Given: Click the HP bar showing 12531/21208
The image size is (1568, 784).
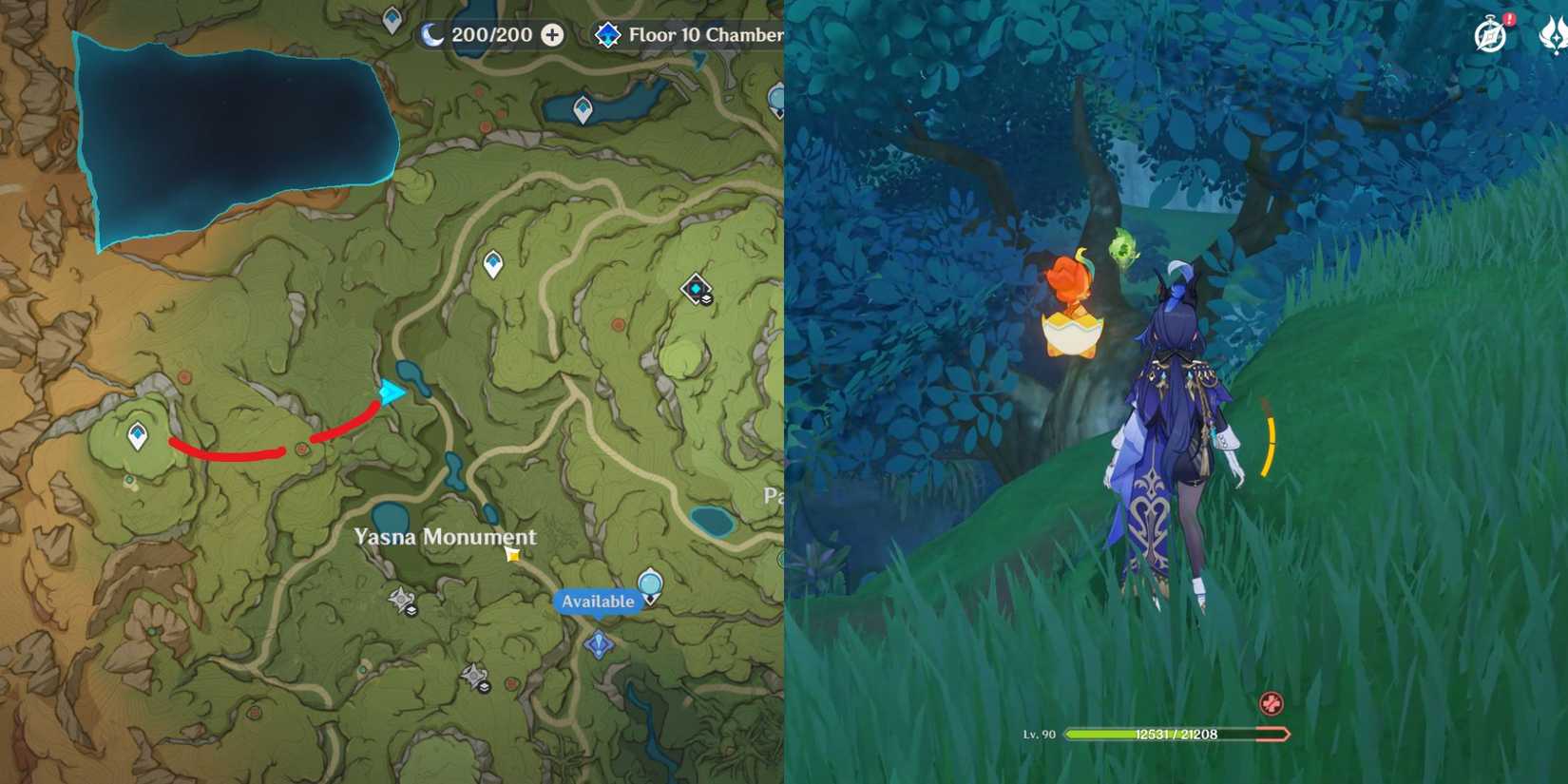Looking at the screenshot, I should pyautogui.click(x=1178, y=734).
